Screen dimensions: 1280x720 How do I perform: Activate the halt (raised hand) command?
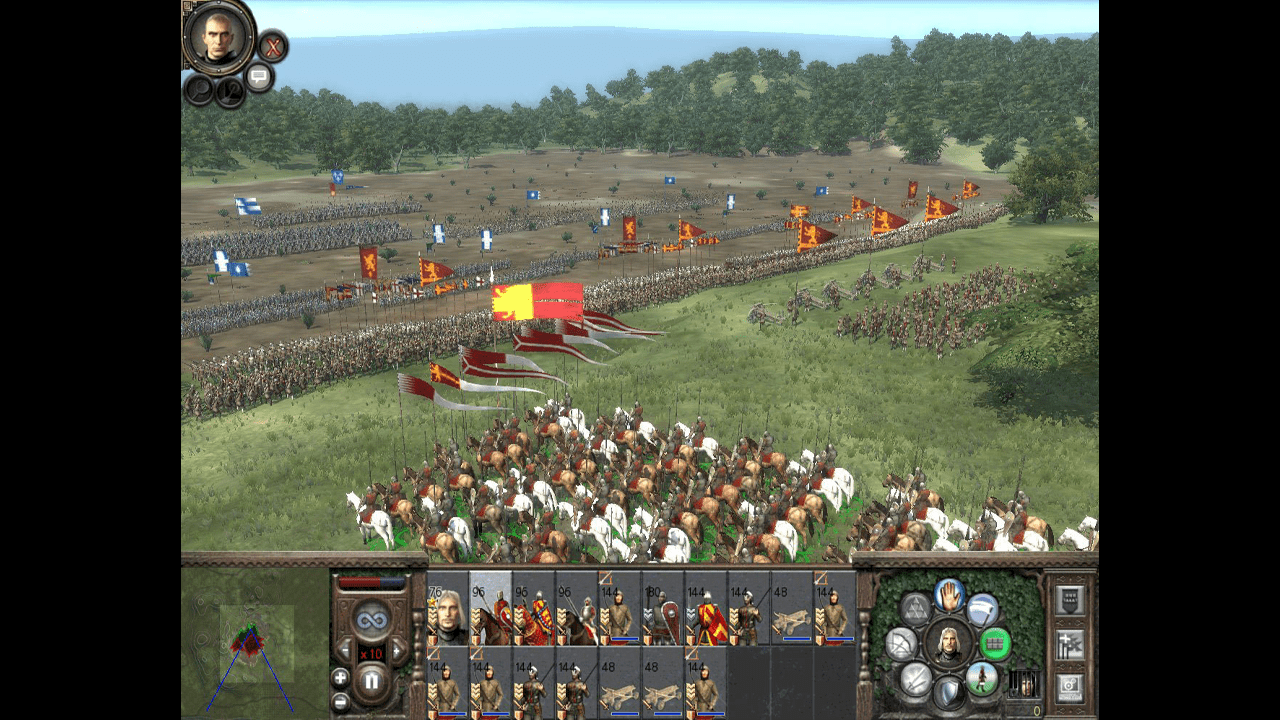coord(949,596)
